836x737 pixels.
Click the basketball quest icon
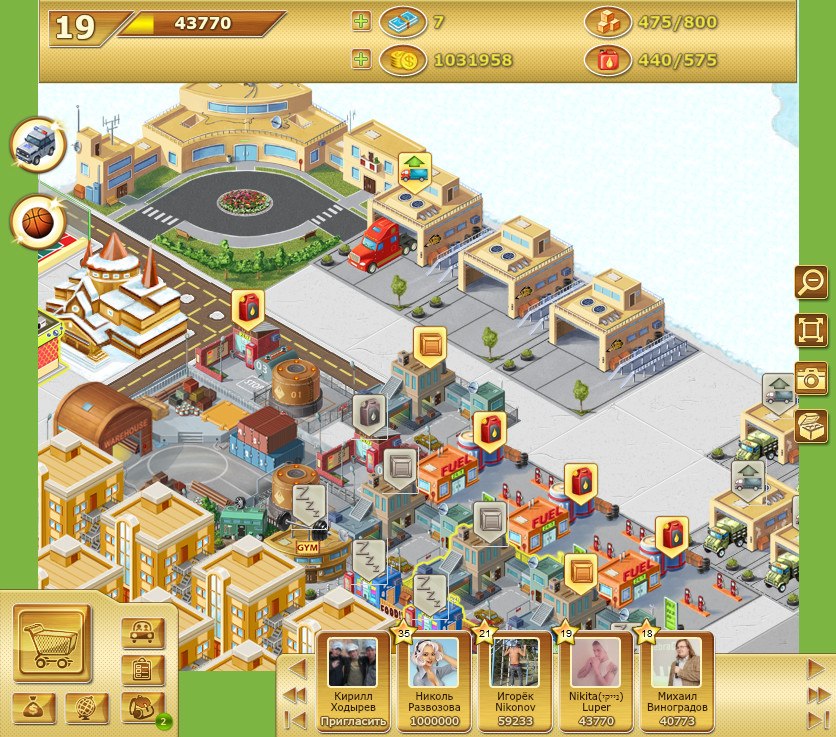pos(38,221)
